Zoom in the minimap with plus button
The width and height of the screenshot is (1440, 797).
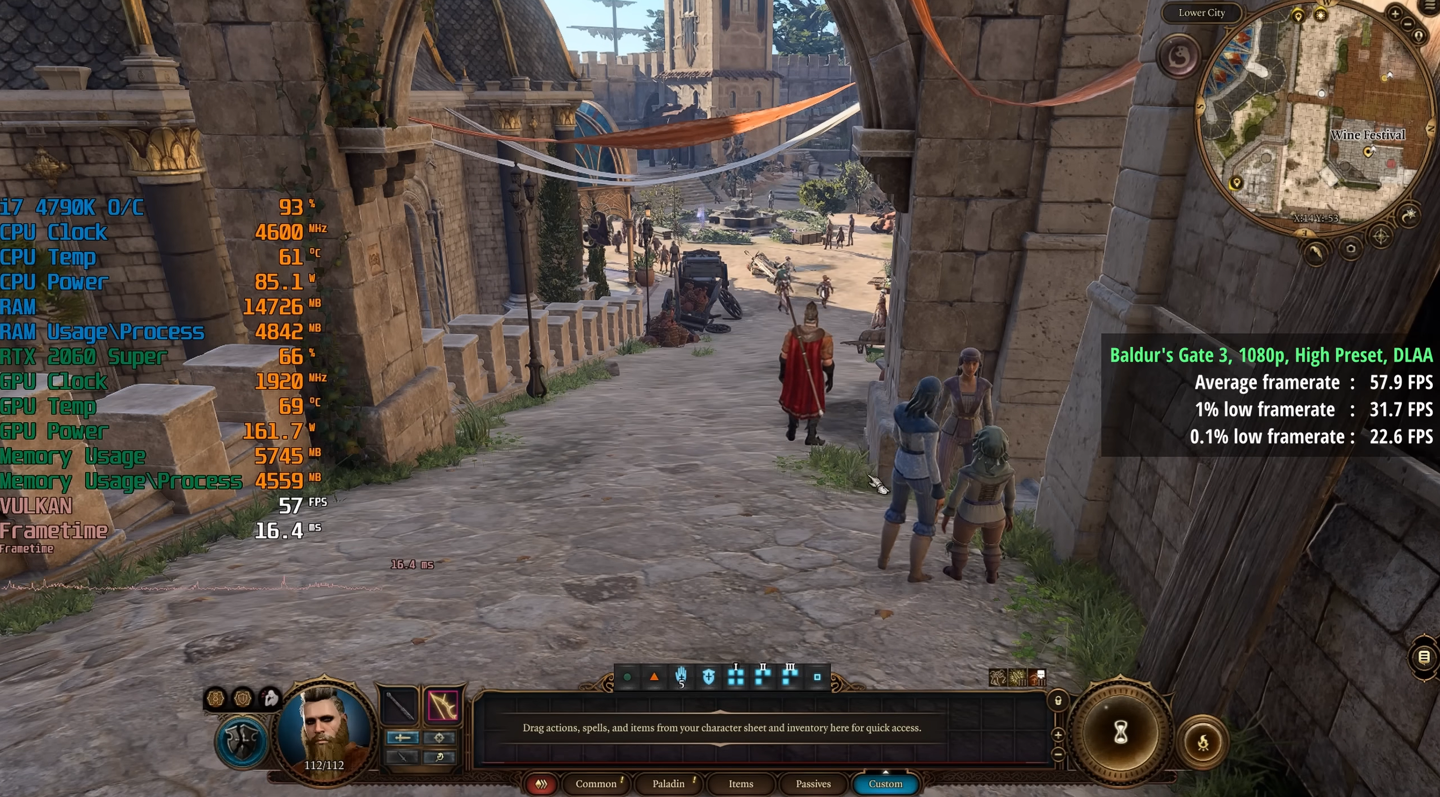1395,13
